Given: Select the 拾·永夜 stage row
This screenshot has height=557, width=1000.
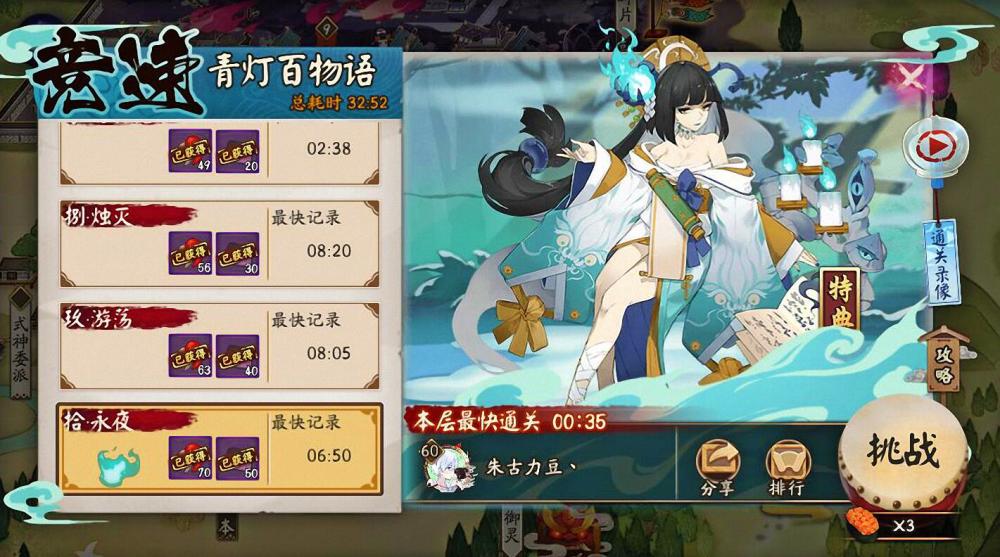Looking at the screenshot, I should 219,448.
